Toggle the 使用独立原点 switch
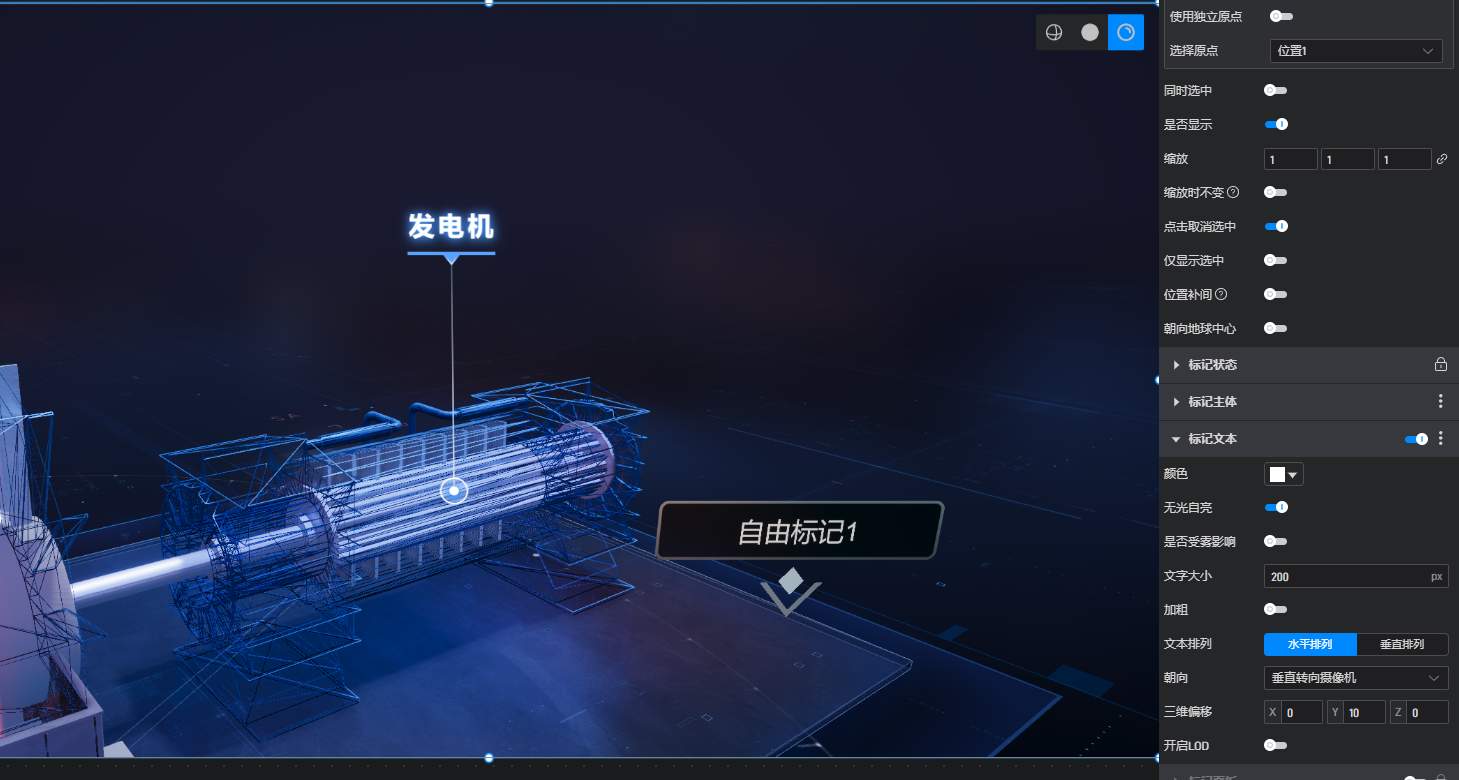Viewport: 1459px width, 780px height. click(x=1279, y=16)
